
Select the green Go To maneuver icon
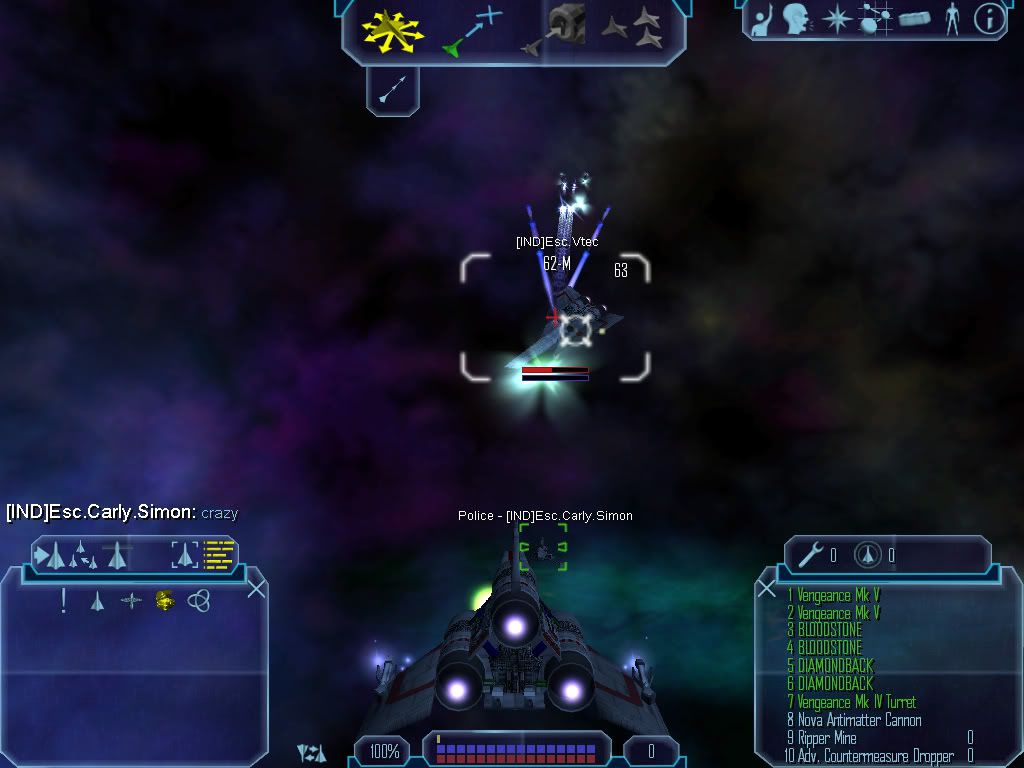(472, 30)
